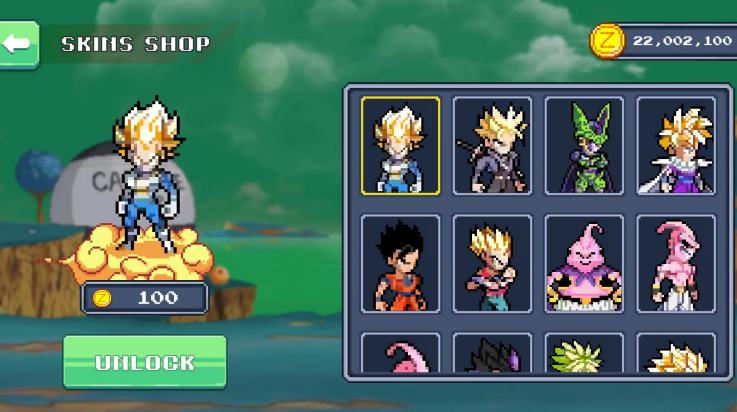Image resolution: width=737 pixels, height=412 pixels.
Task: Go back with the arrow button
Action: click(x=18, y=44)
